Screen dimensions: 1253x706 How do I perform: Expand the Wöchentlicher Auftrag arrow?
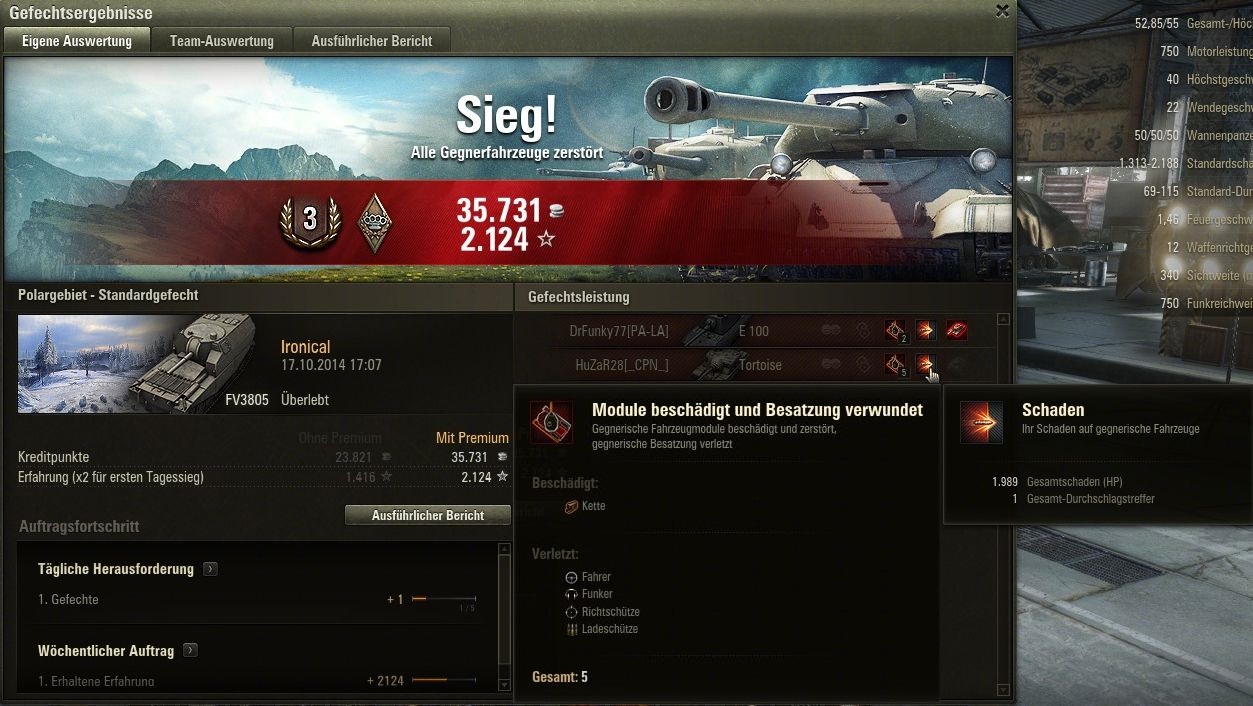click(x=190, y=651)
